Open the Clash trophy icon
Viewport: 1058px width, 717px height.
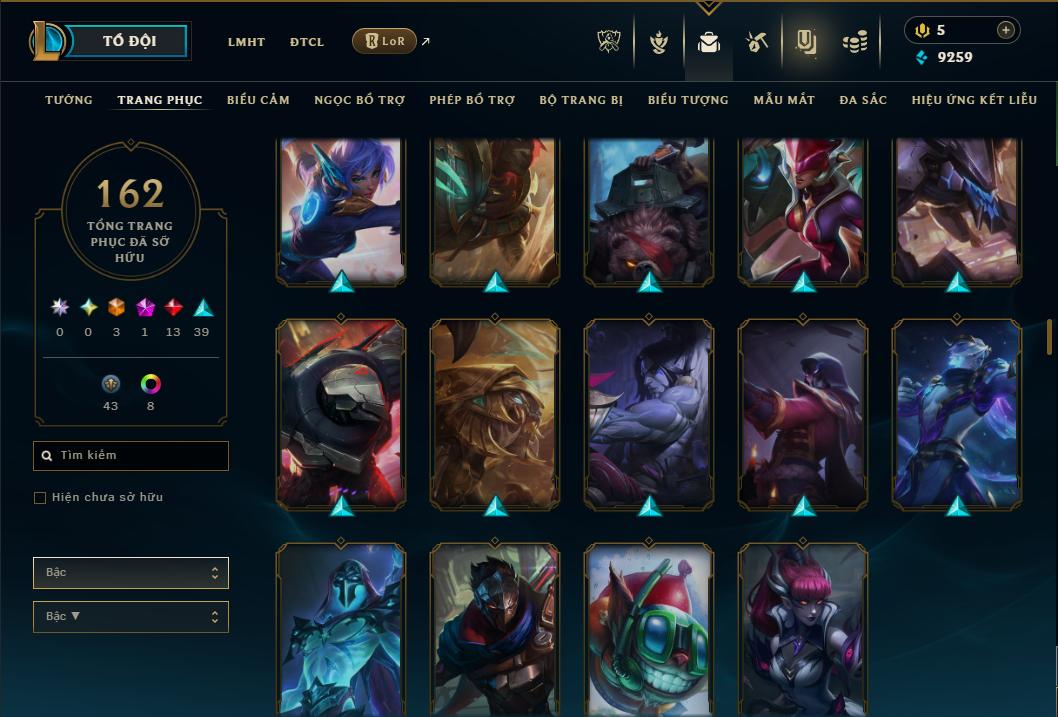[x=609, y=42]
